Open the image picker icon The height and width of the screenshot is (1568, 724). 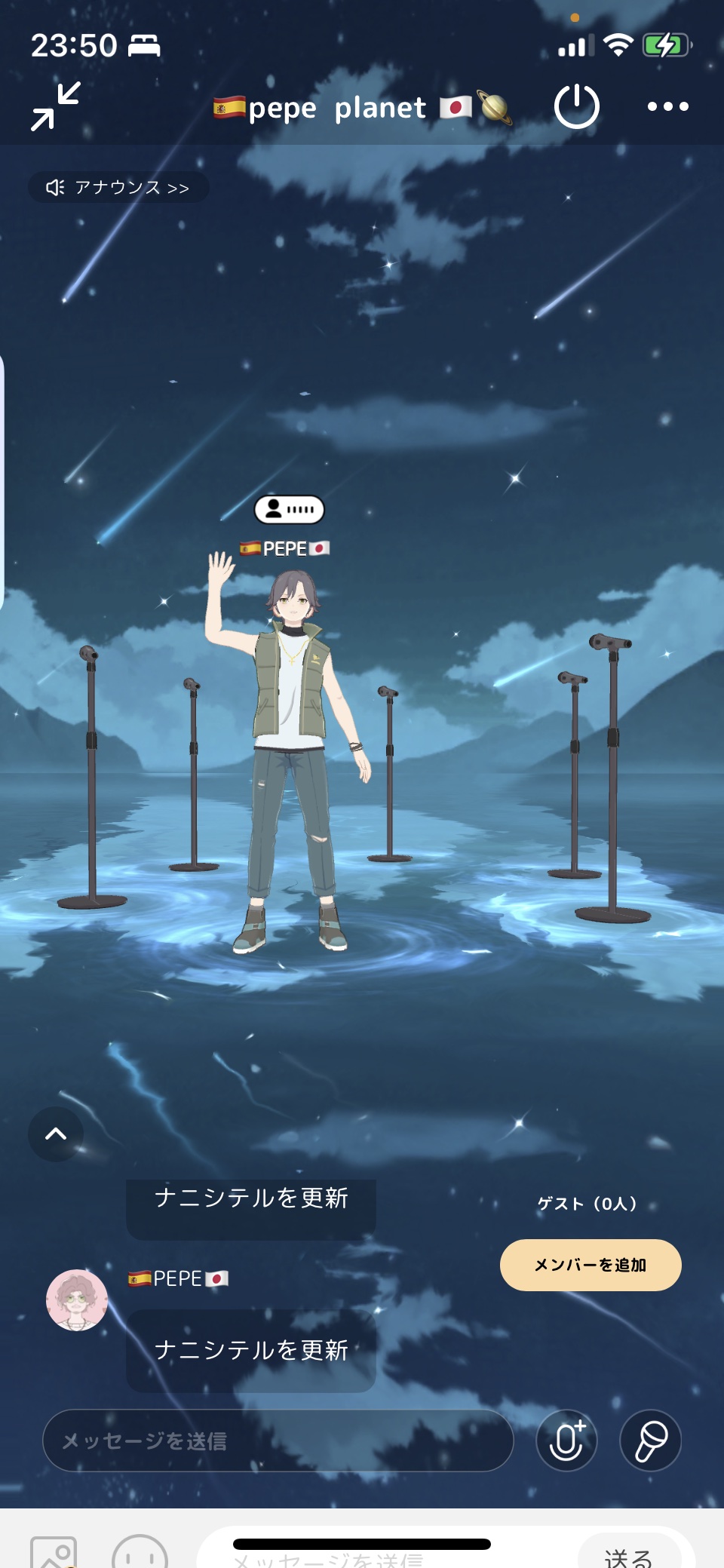point(54,1554)
